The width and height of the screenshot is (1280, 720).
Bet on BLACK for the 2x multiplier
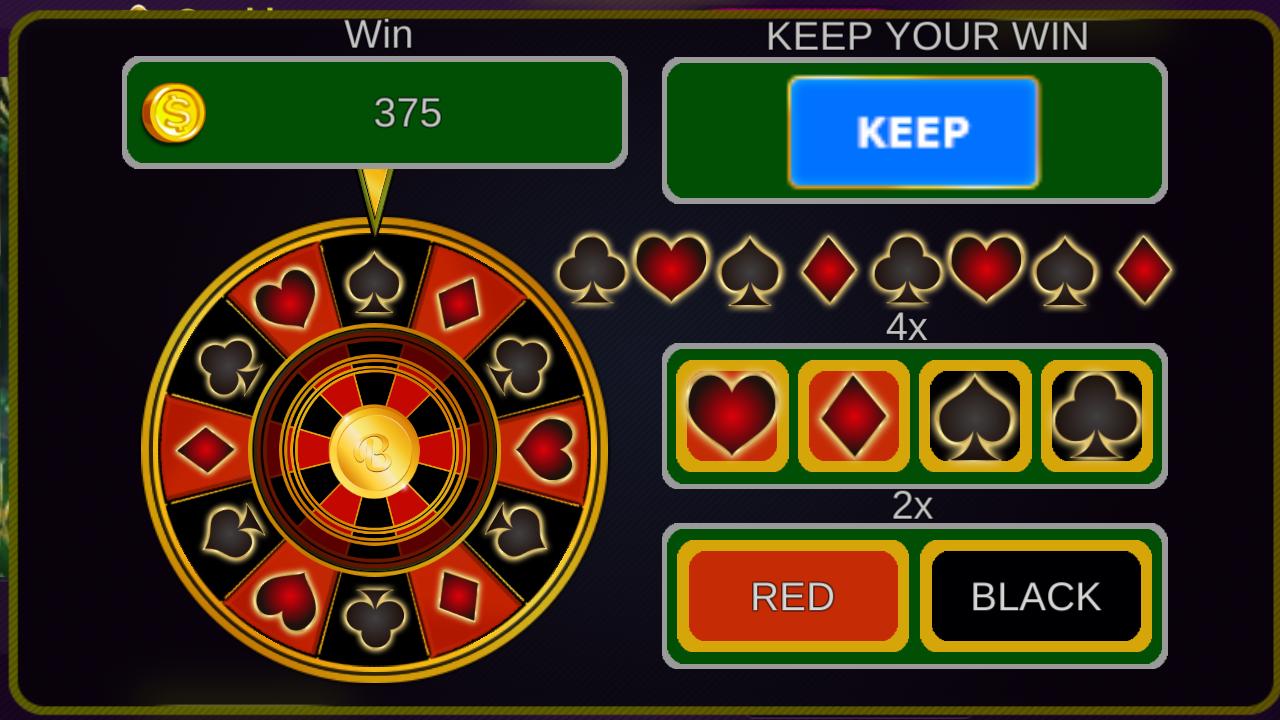pyautogui.click(x=1036, y=595)
